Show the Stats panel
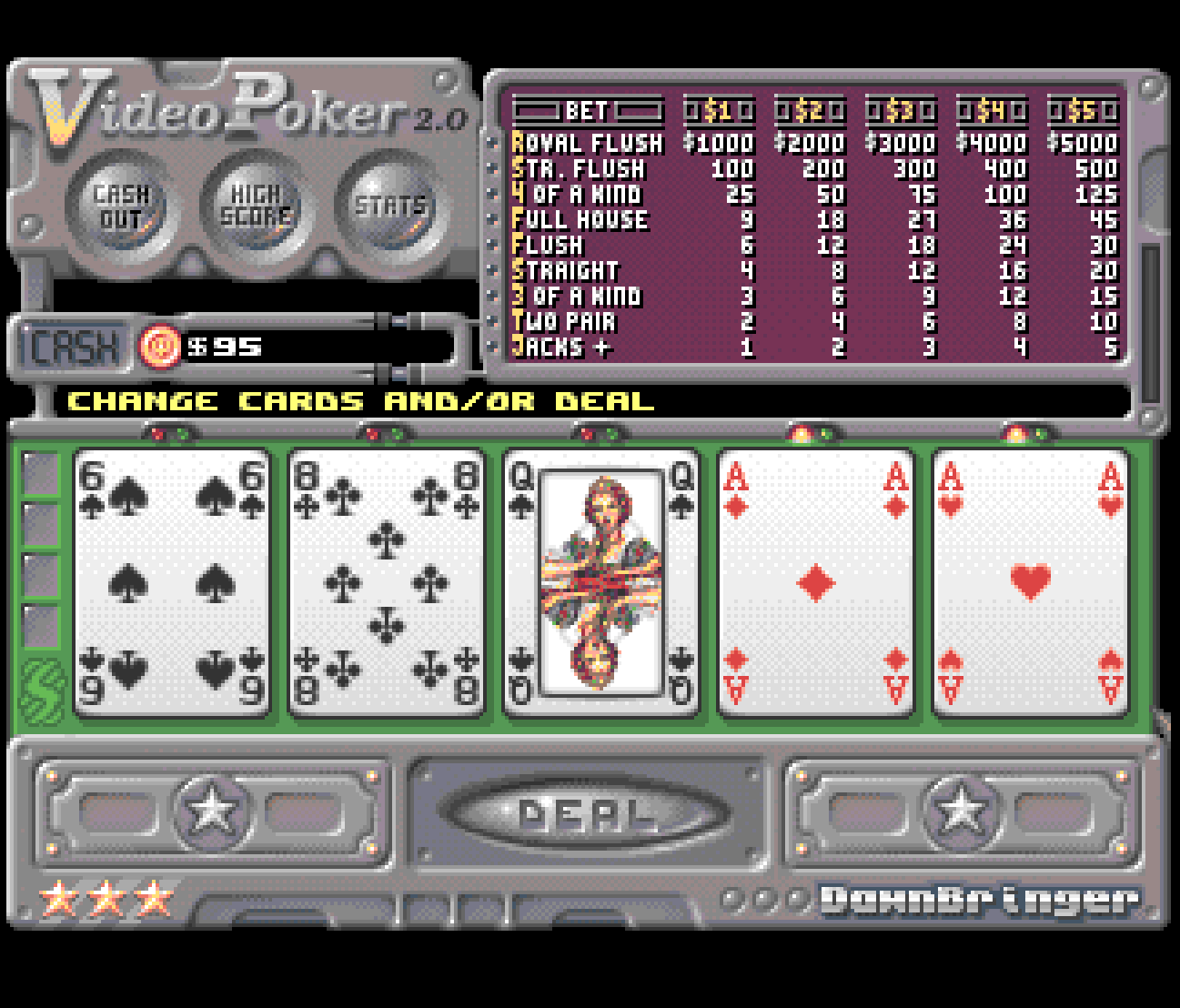 pos(390,207)
